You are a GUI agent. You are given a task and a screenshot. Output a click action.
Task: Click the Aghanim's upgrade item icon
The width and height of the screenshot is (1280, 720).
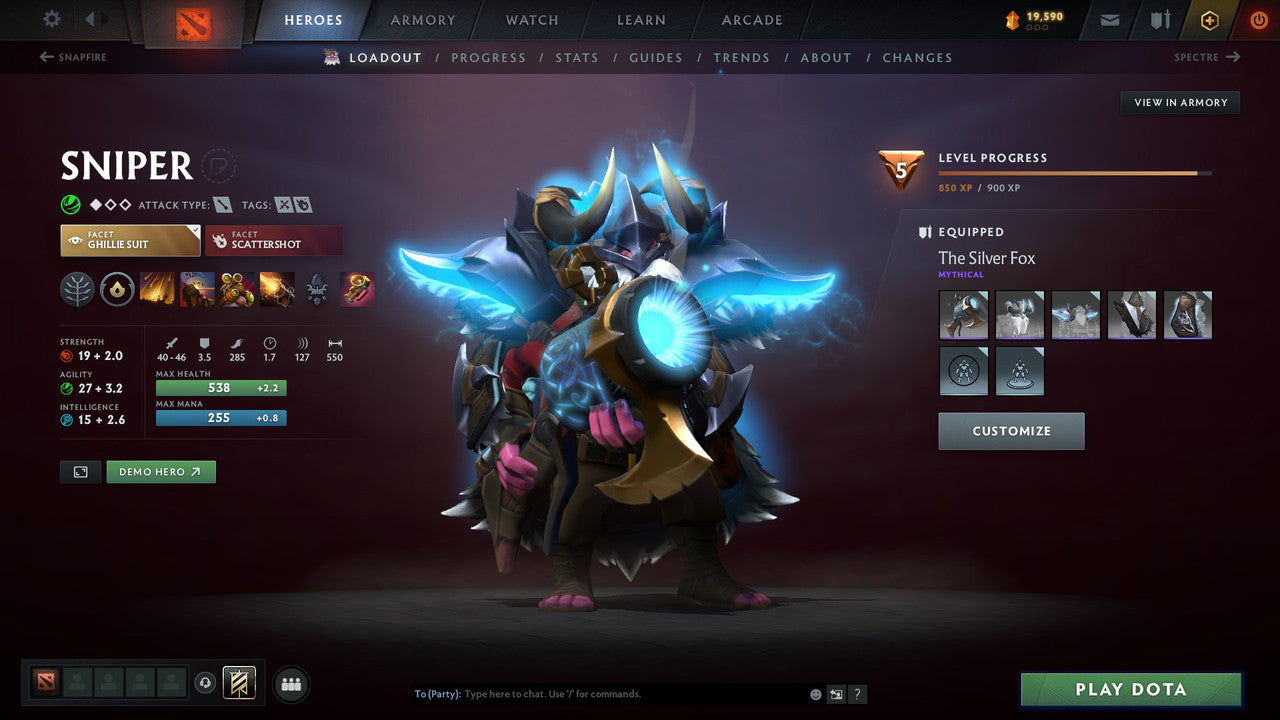pos(357,289)
